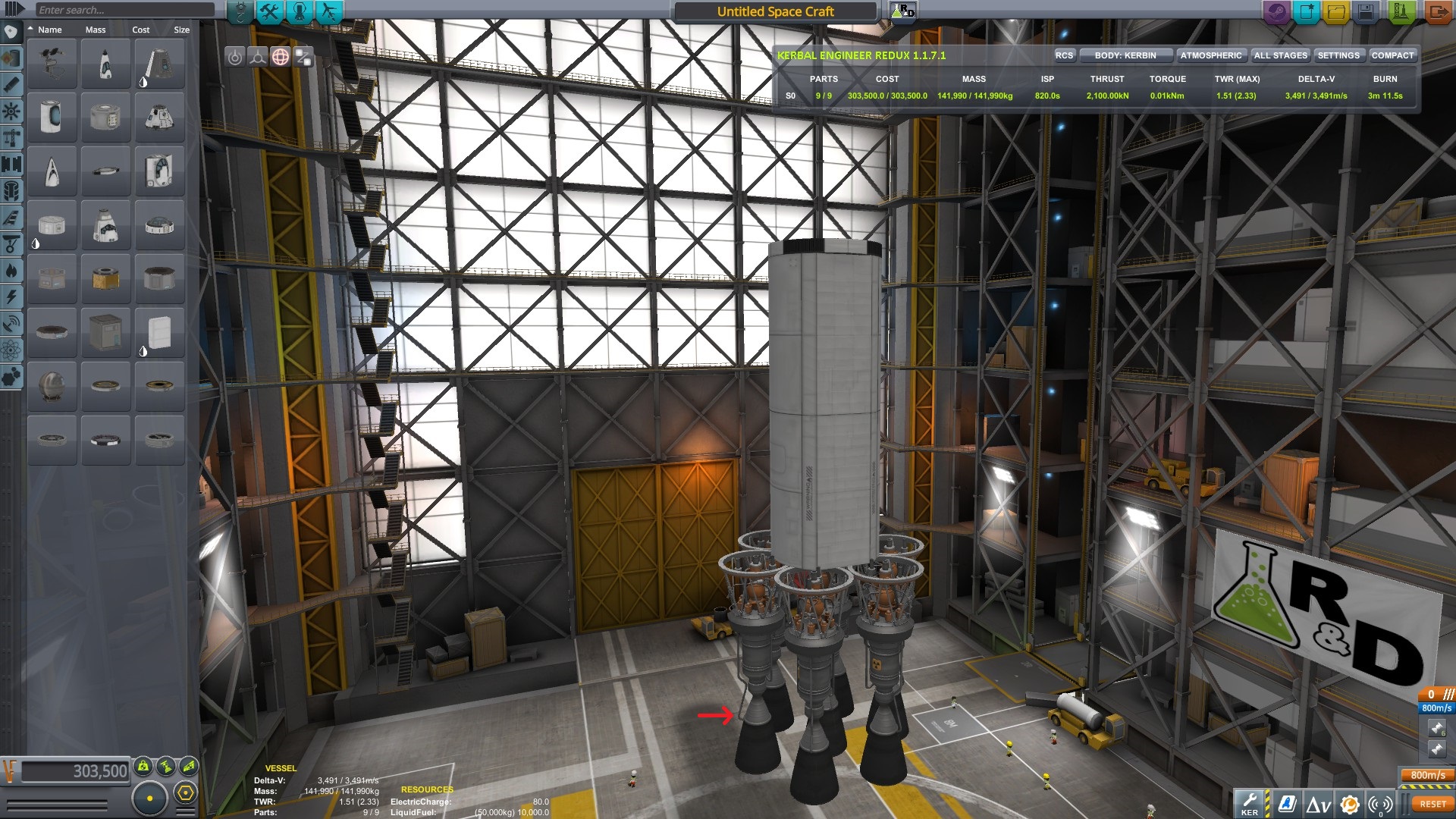Sort parts by Mass
This screenshot has height=819, width=1456.
pyautogui.click(x=95, y=30)
